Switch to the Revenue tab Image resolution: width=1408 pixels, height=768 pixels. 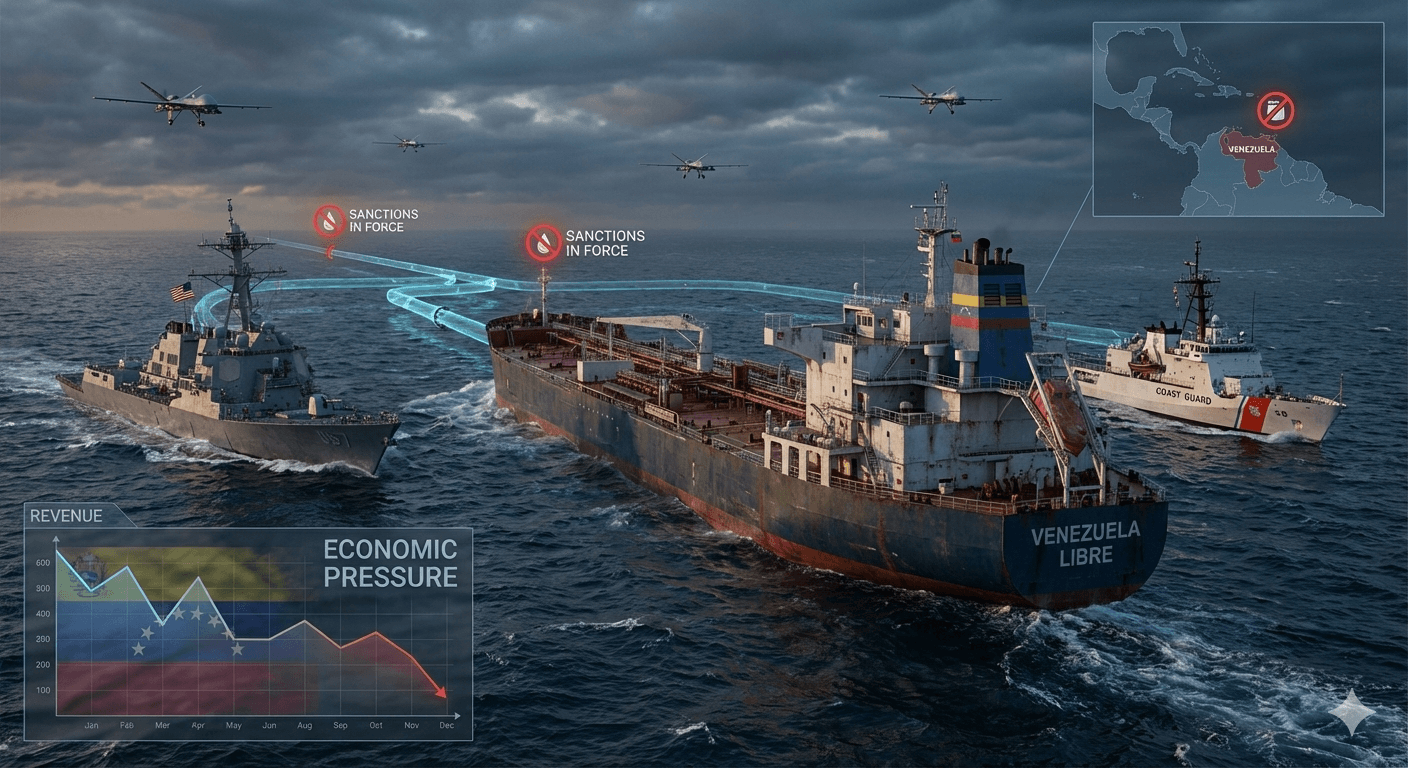coord(67,516)
